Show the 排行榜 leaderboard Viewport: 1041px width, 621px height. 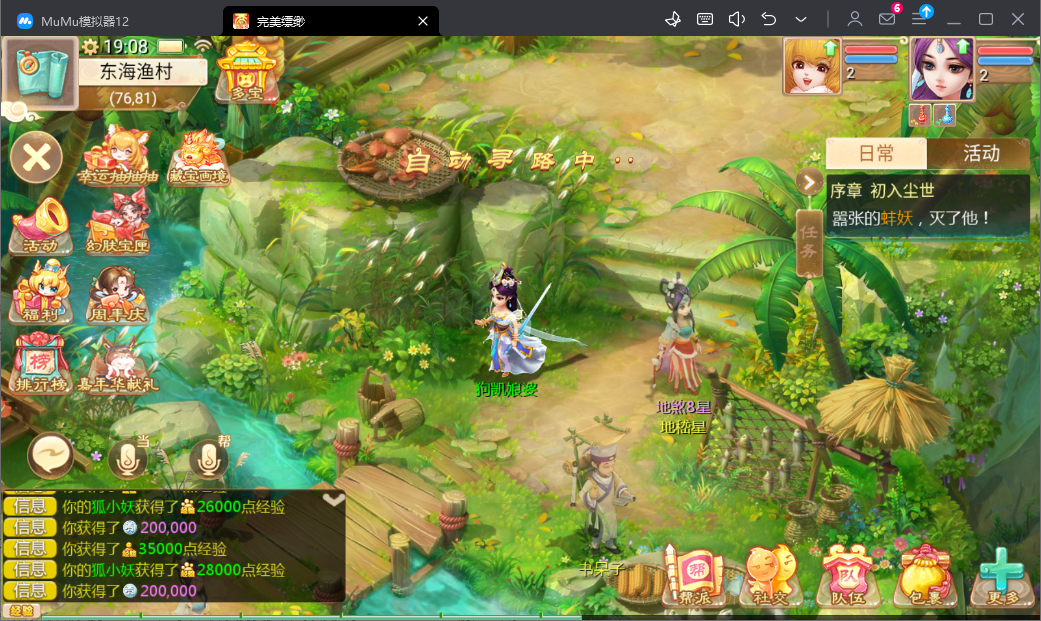click(x=41, y=362)
